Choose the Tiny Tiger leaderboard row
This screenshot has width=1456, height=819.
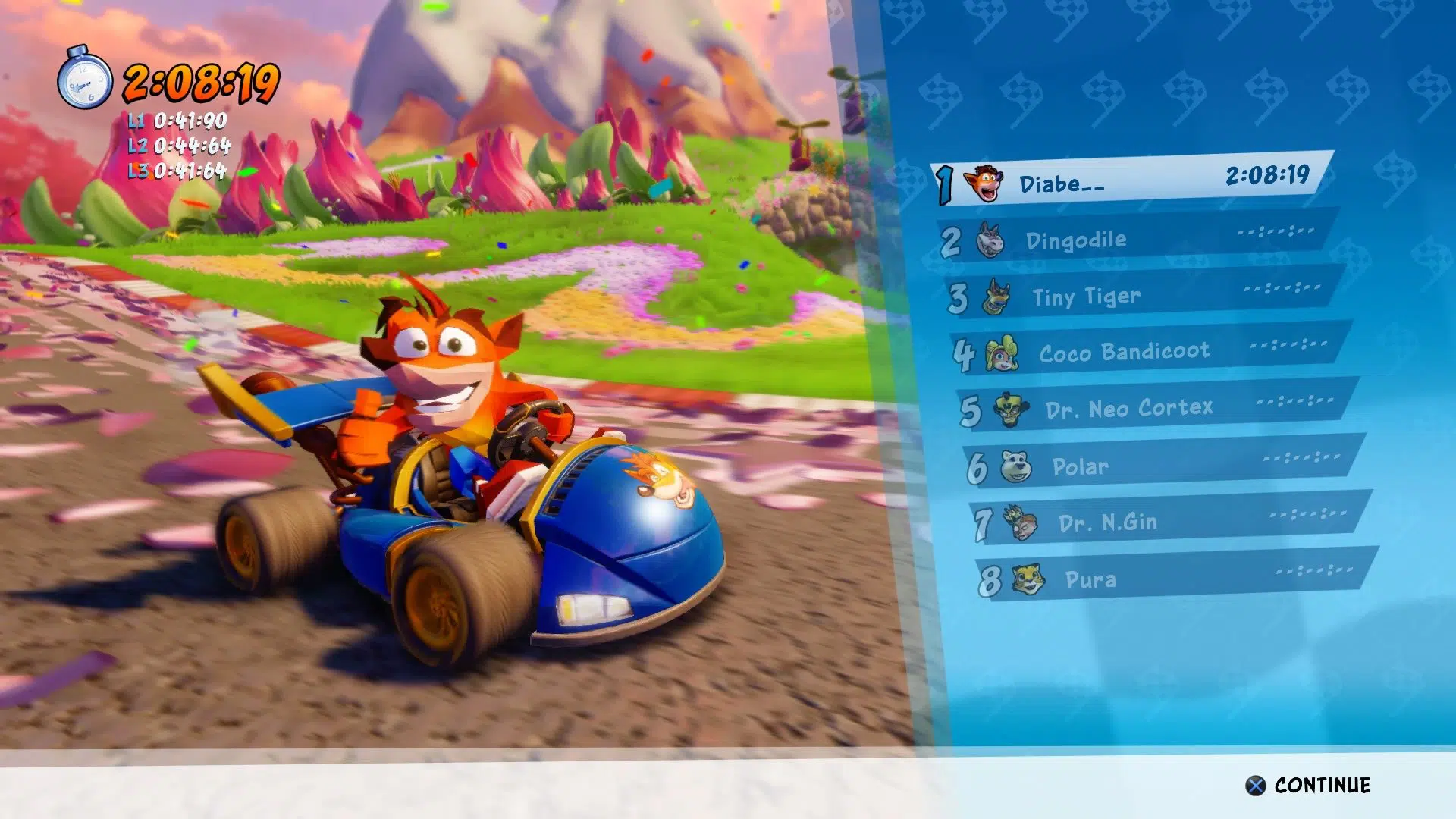1142,295
